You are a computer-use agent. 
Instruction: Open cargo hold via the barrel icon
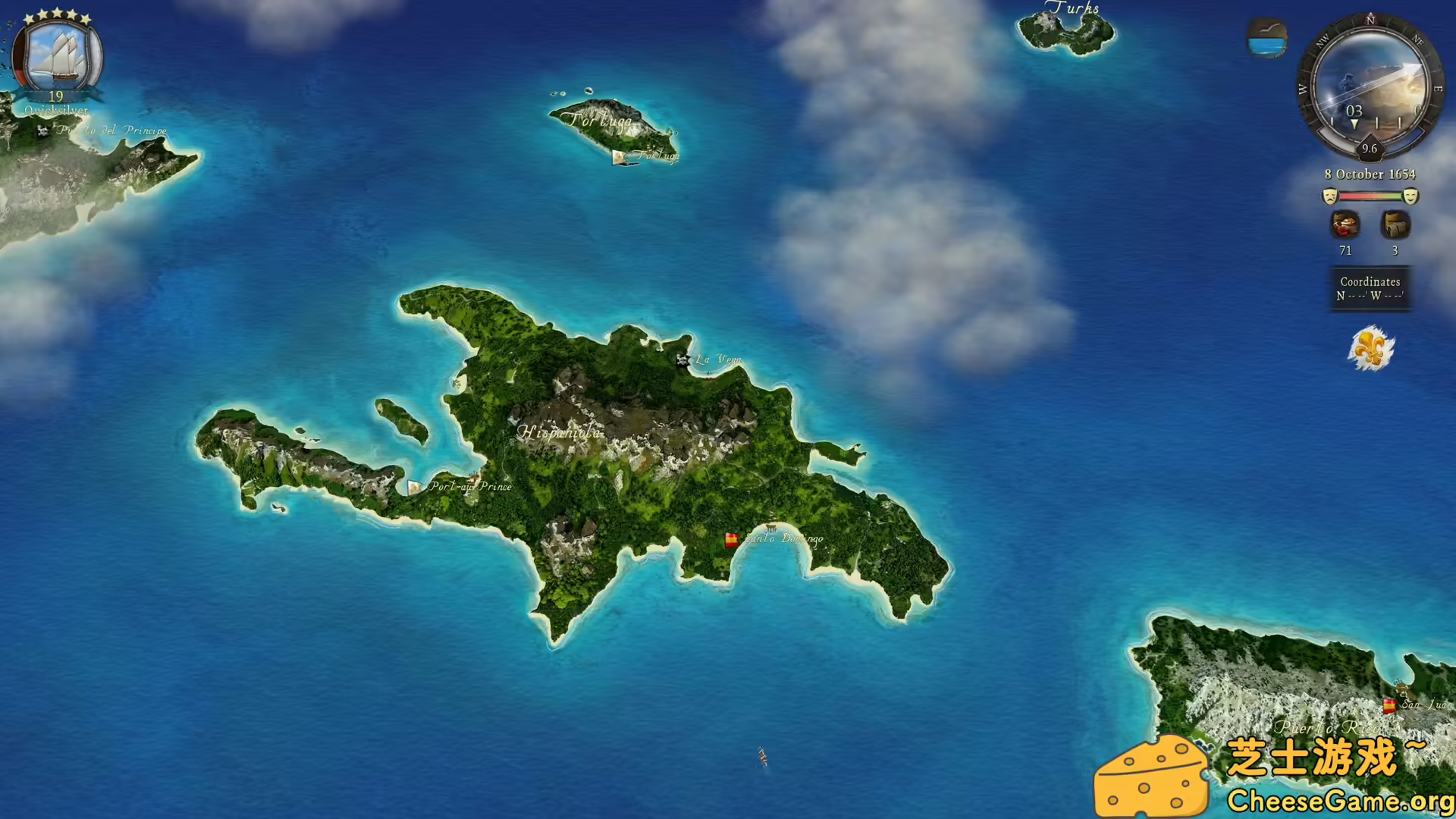[x=1394, y=225]
